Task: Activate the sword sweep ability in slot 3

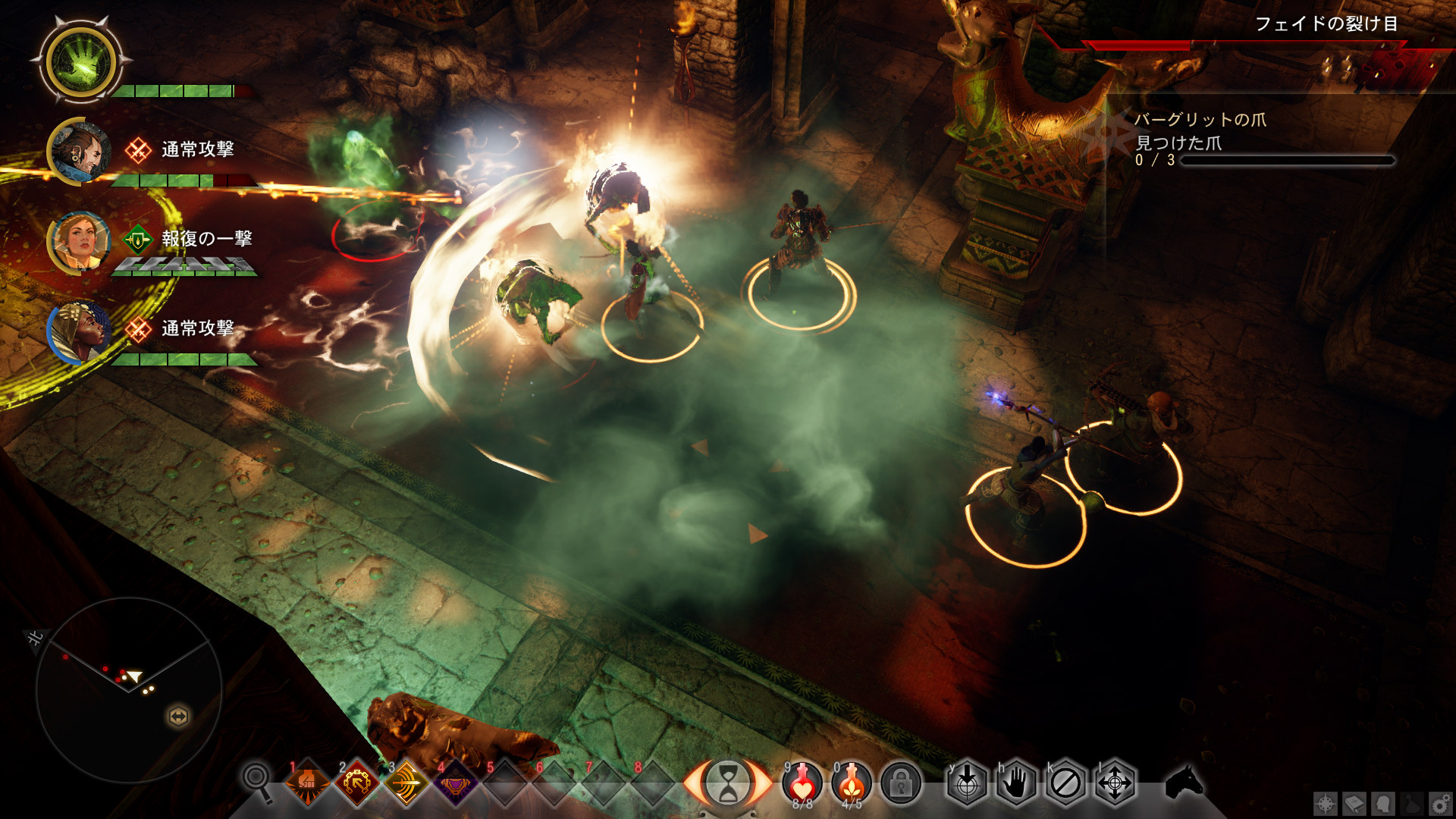Action: click(x=406, y=782)
